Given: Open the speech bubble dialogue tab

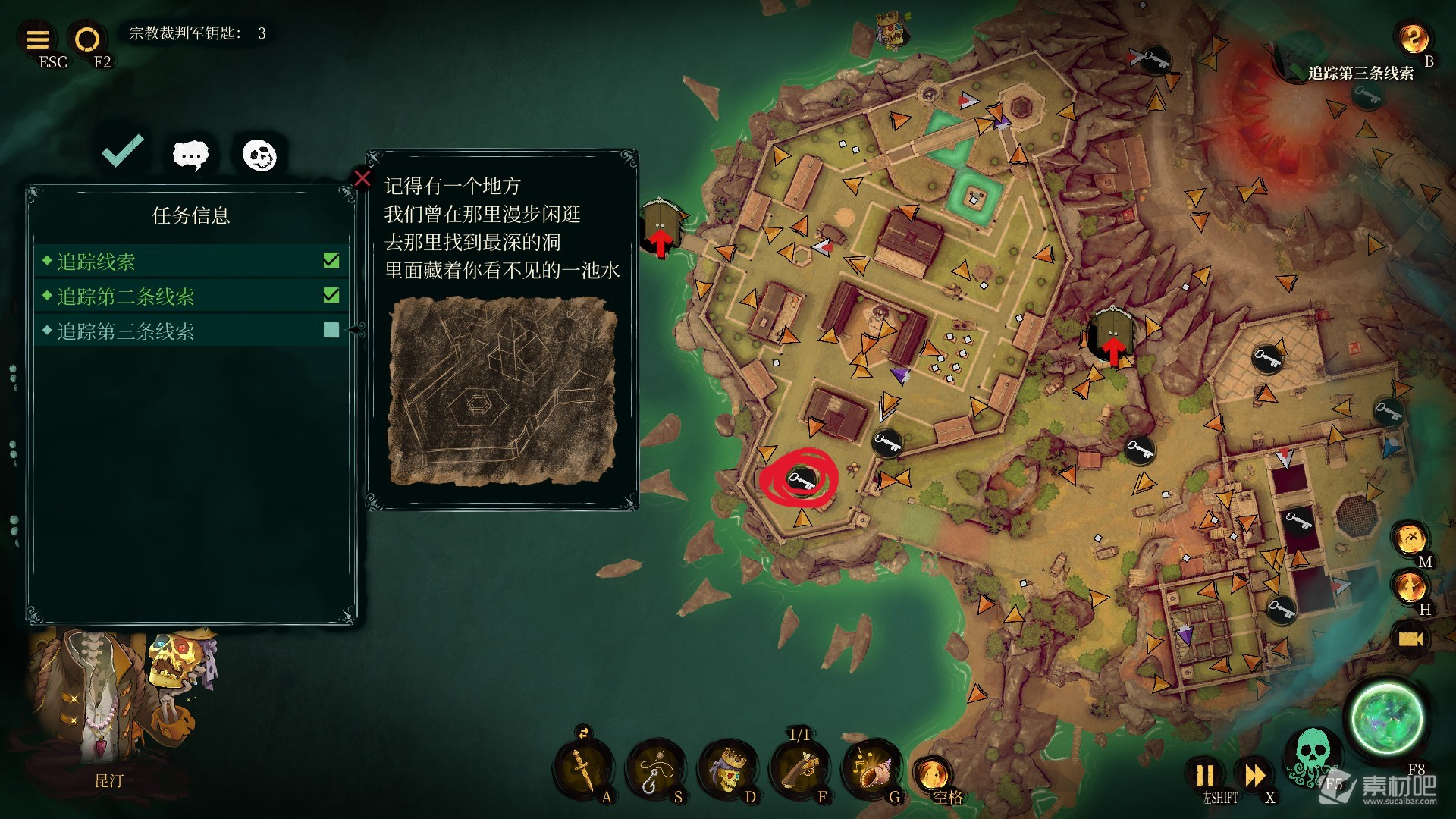Looking at the screenshot, I should [190, 155].
